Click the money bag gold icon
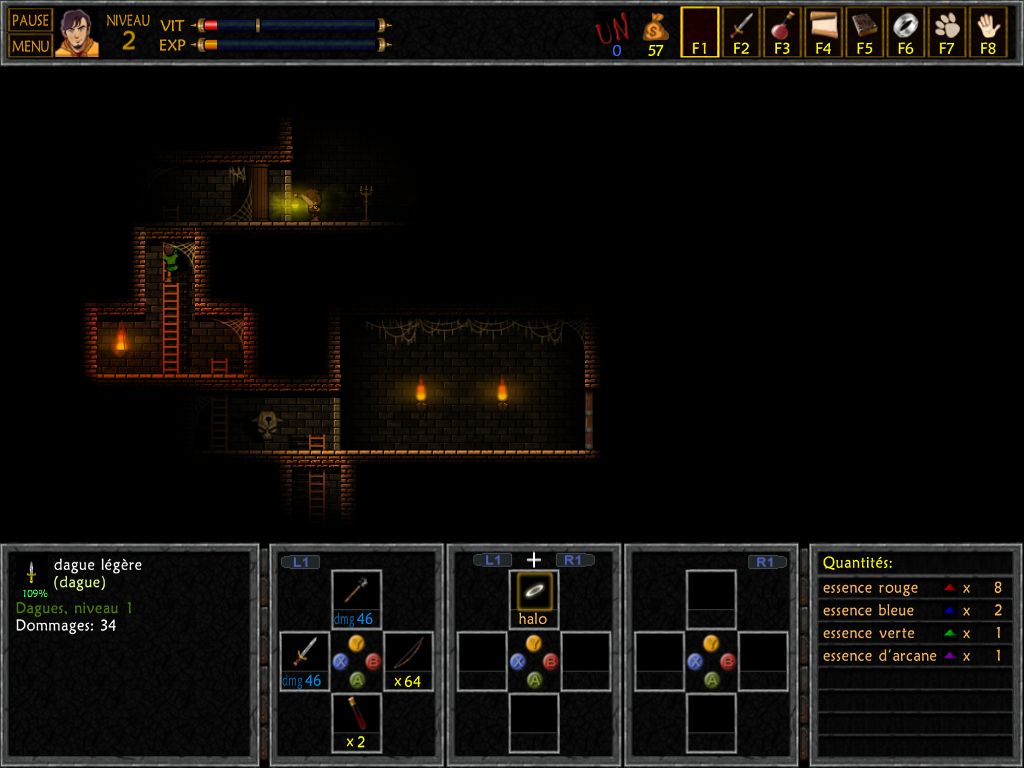 click(x=655, y=28)
